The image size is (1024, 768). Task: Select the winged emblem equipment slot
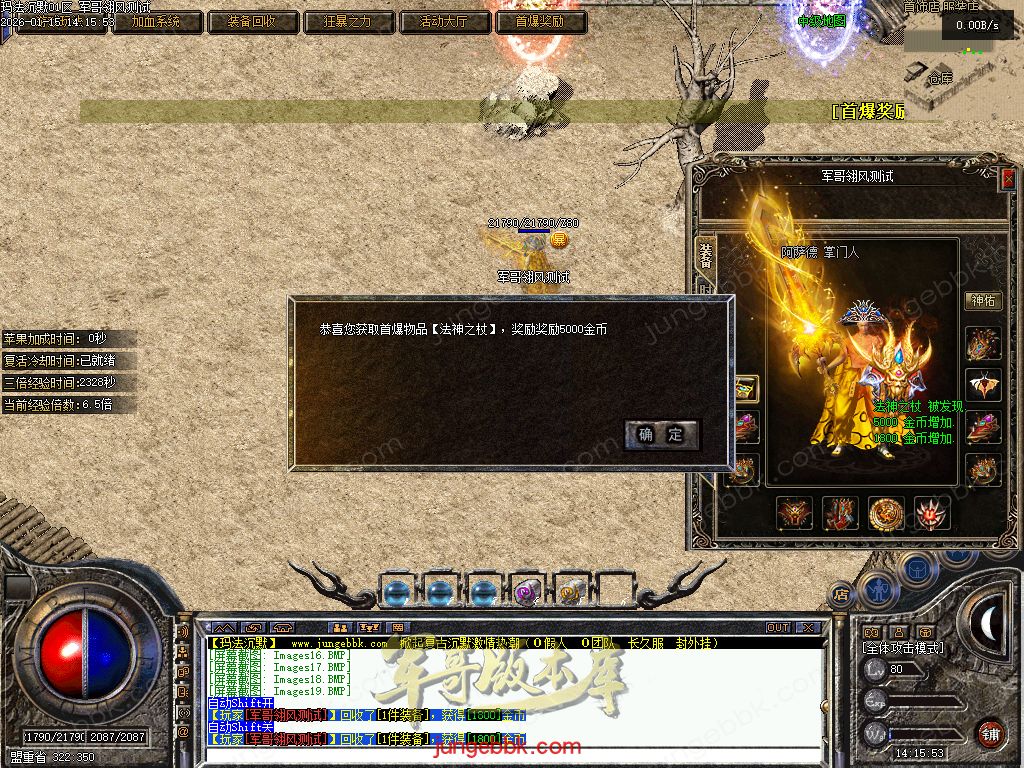coord(983,386)
